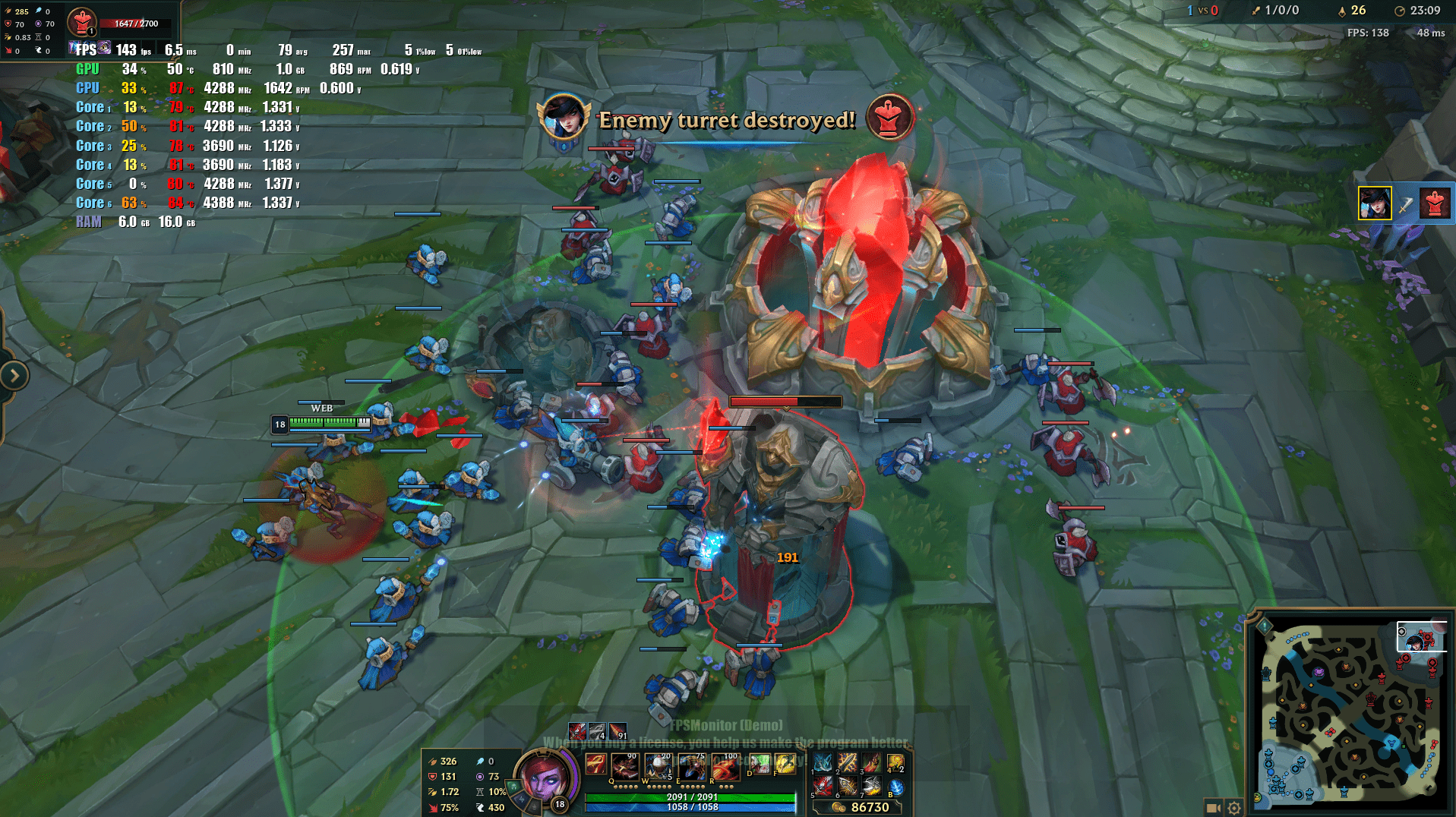Select the red item in slot 5
Screen dimensions: 1456x817
tap(823, 787)
